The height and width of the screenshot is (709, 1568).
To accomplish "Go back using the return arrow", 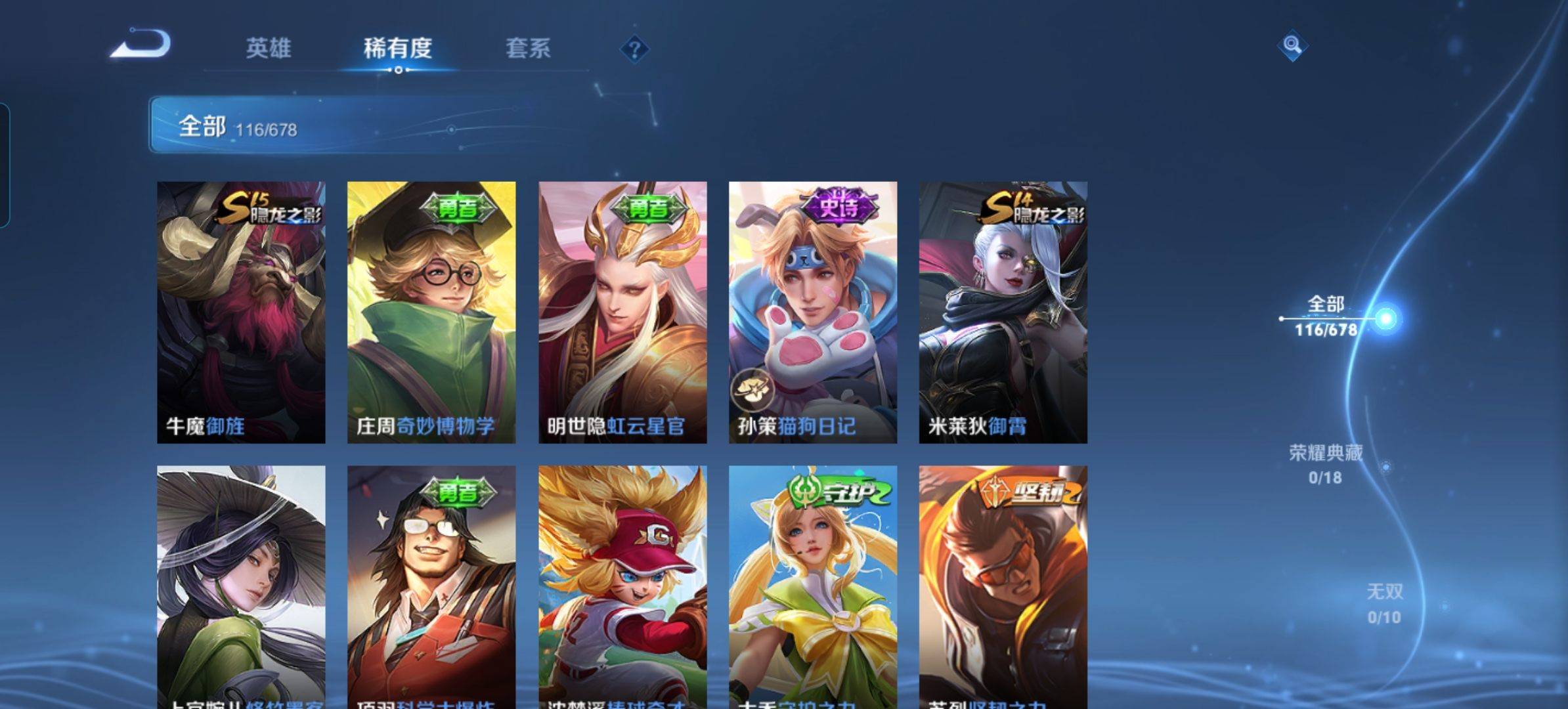I will coord(141,45).
